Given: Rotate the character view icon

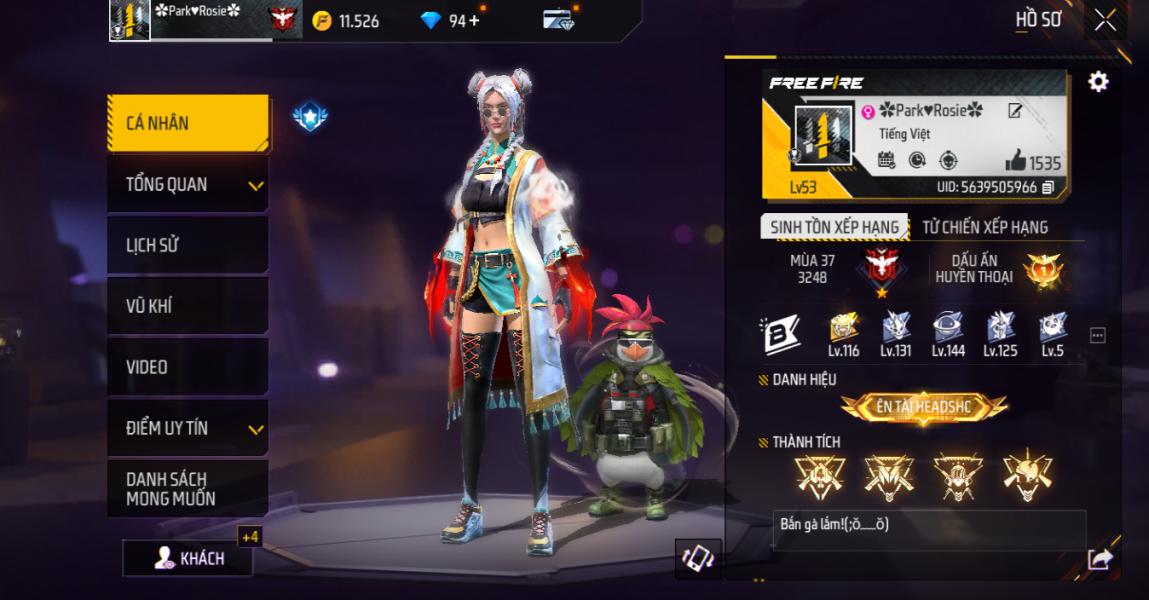Looking at the screenshot, I should 697,558.
